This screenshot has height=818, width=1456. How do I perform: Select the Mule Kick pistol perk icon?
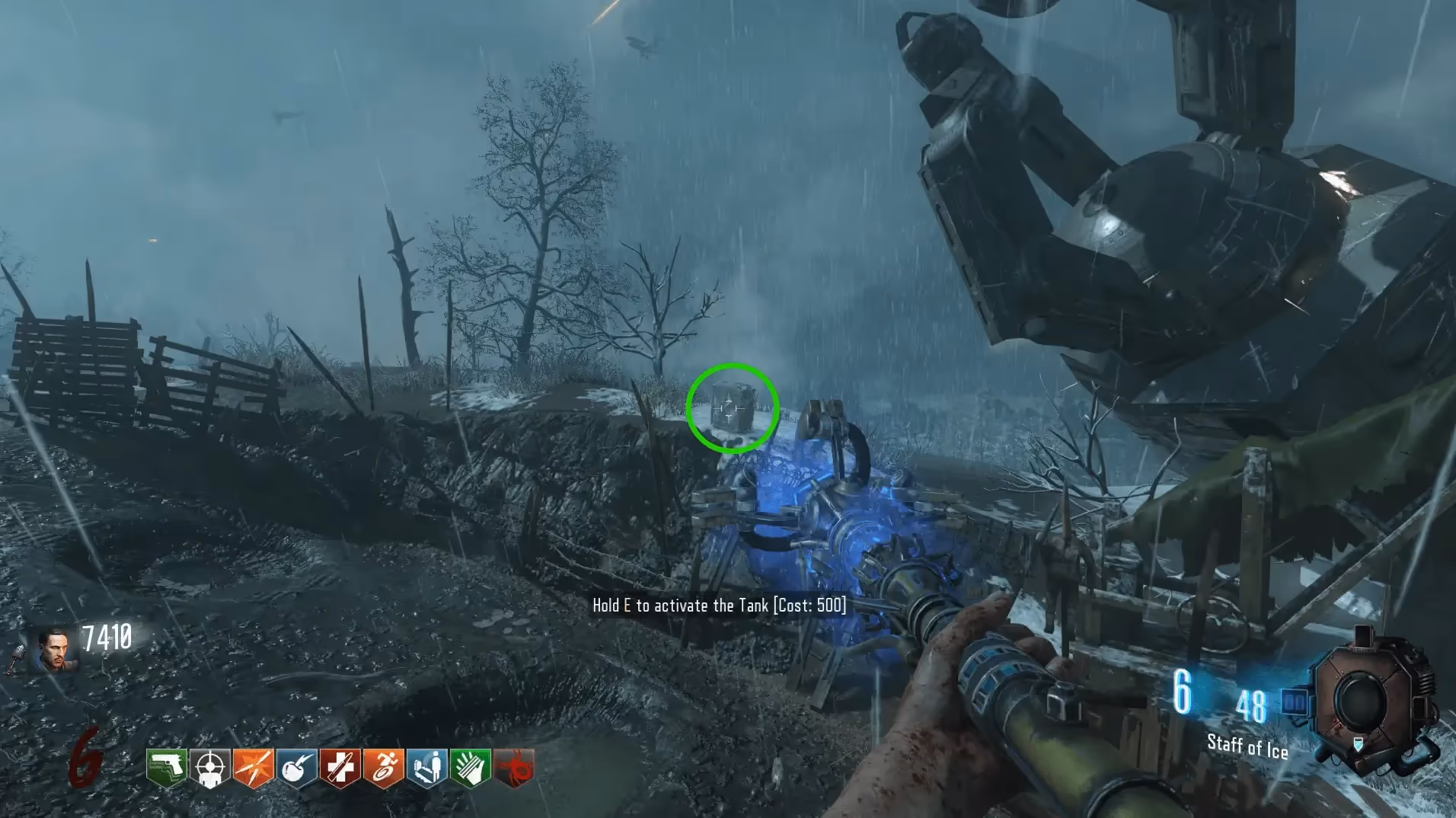click(x=167, y=768)
